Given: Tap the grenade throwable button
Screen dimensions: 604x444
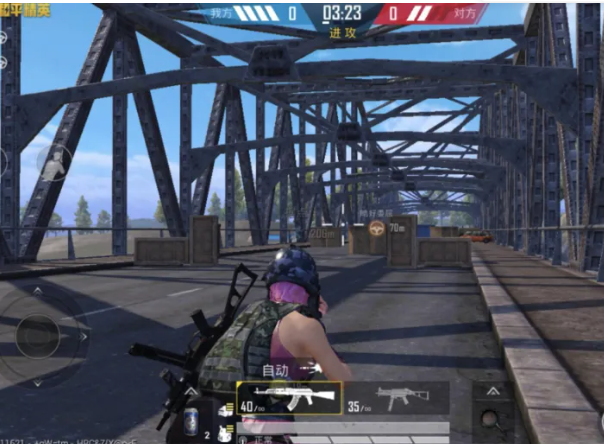Looking at the screenshot, I should pos(492,420).
